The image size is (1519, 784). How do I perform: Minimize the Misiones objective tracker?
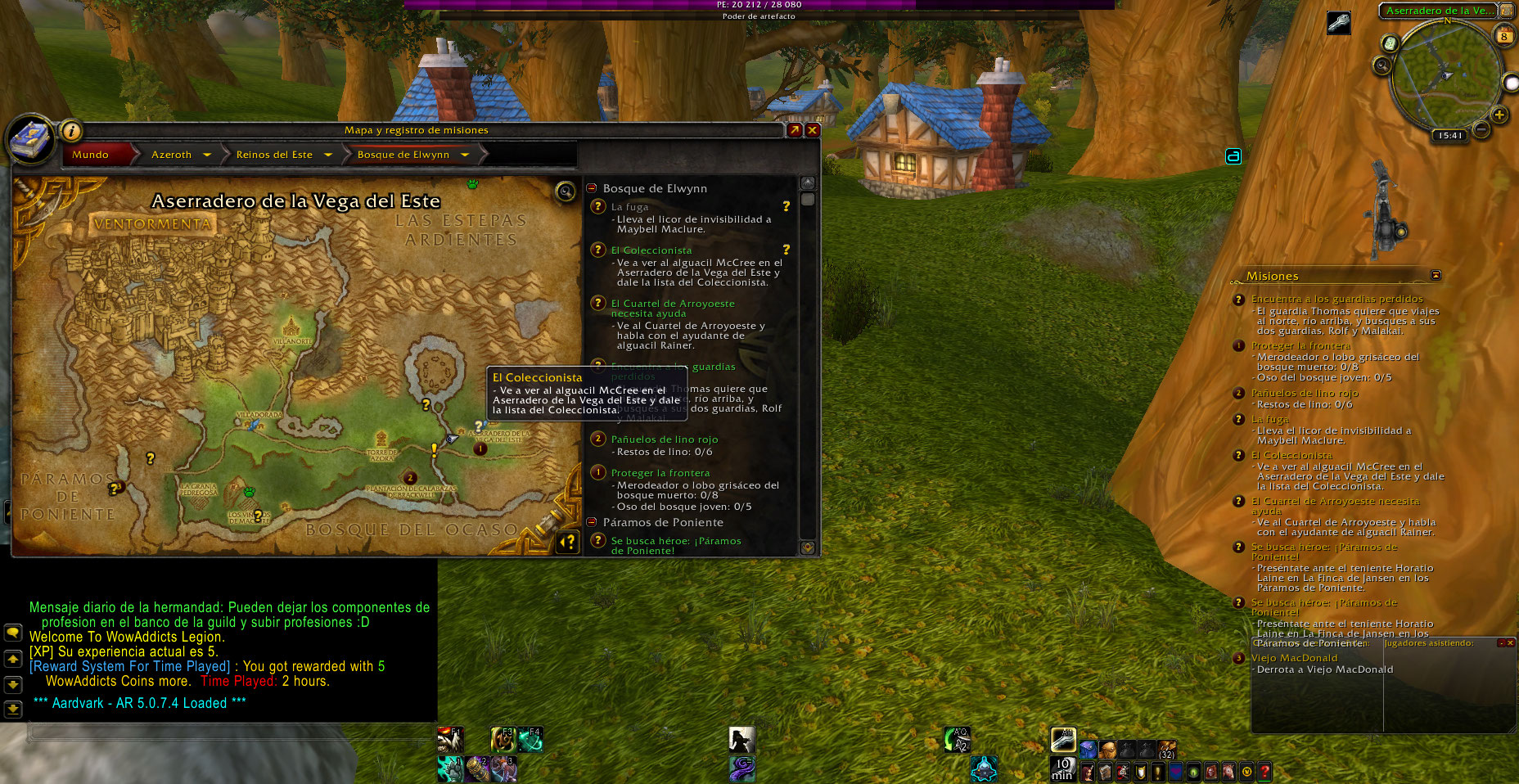pos(1436,275)
